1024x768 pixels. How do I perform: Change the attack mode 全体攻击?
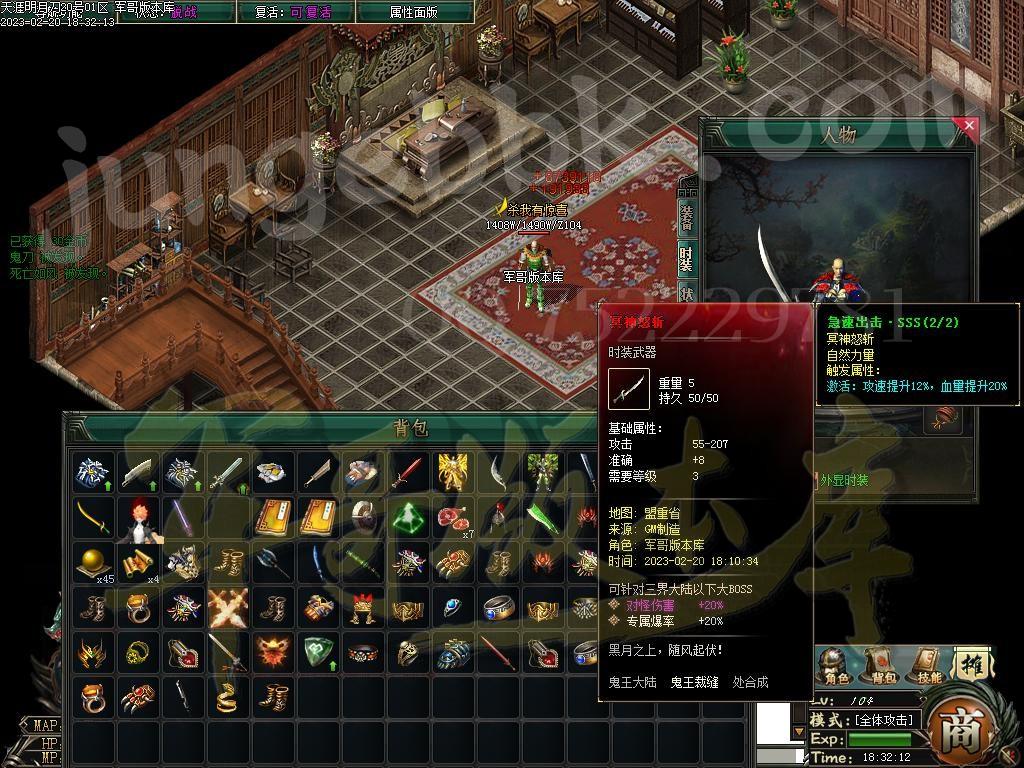click(881, 720)
